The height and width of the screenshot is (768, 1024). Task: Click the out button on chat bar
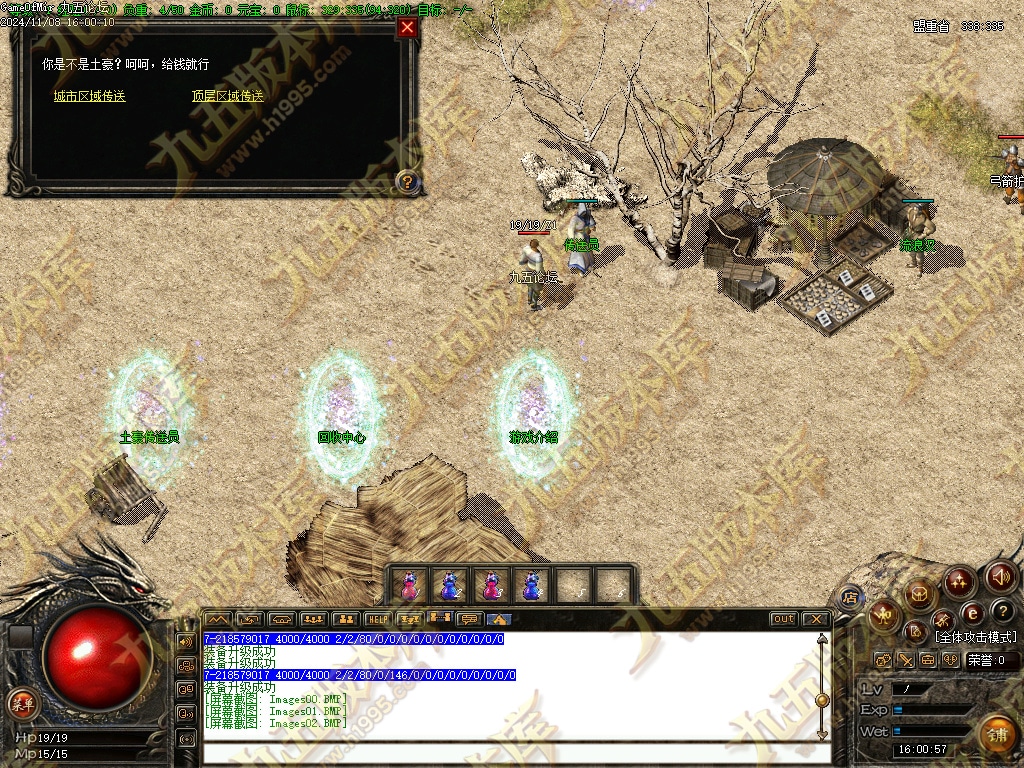pos(784,619)
